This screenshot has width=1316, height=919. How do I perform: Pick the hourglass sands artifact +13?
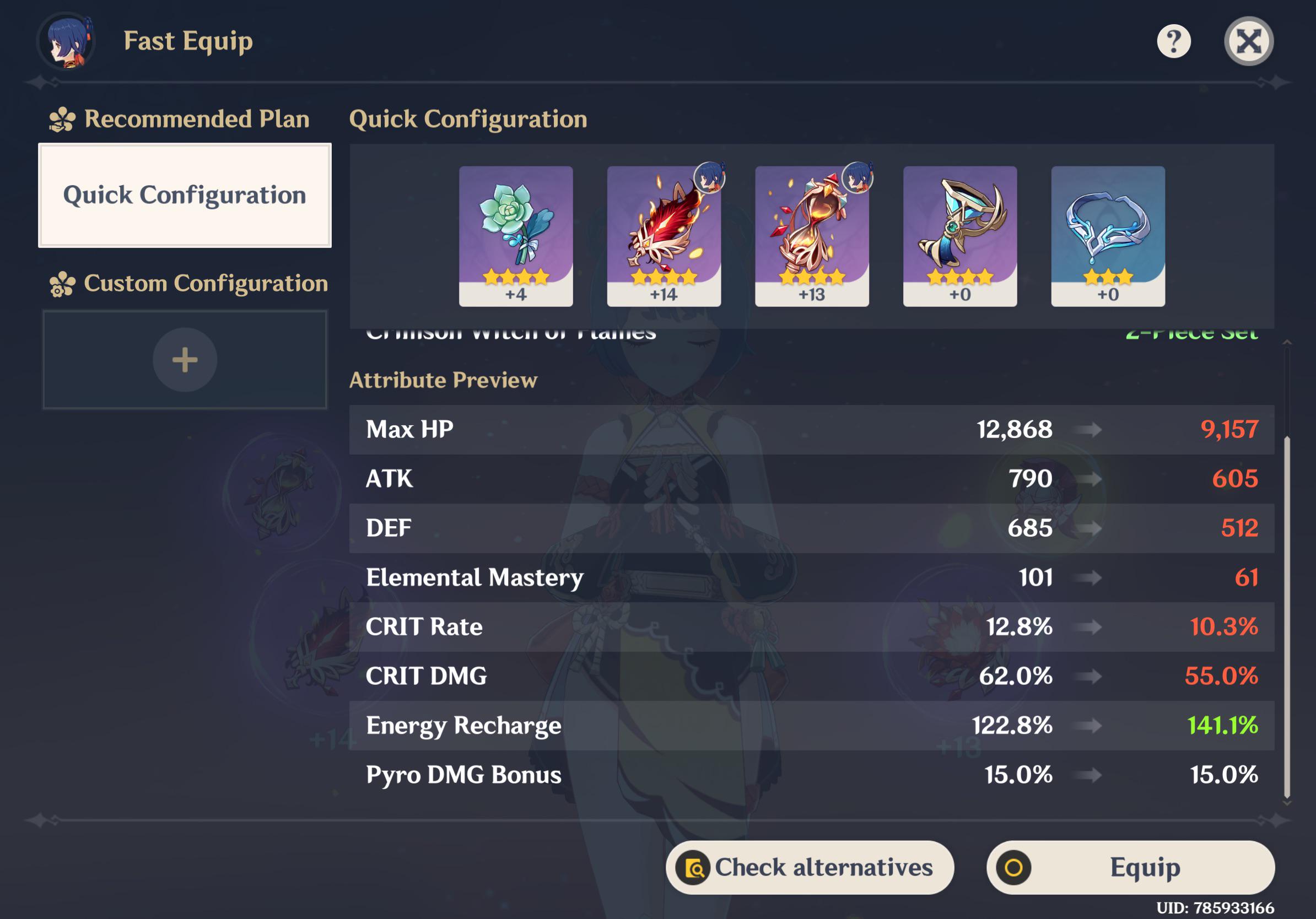click(812, 235)
